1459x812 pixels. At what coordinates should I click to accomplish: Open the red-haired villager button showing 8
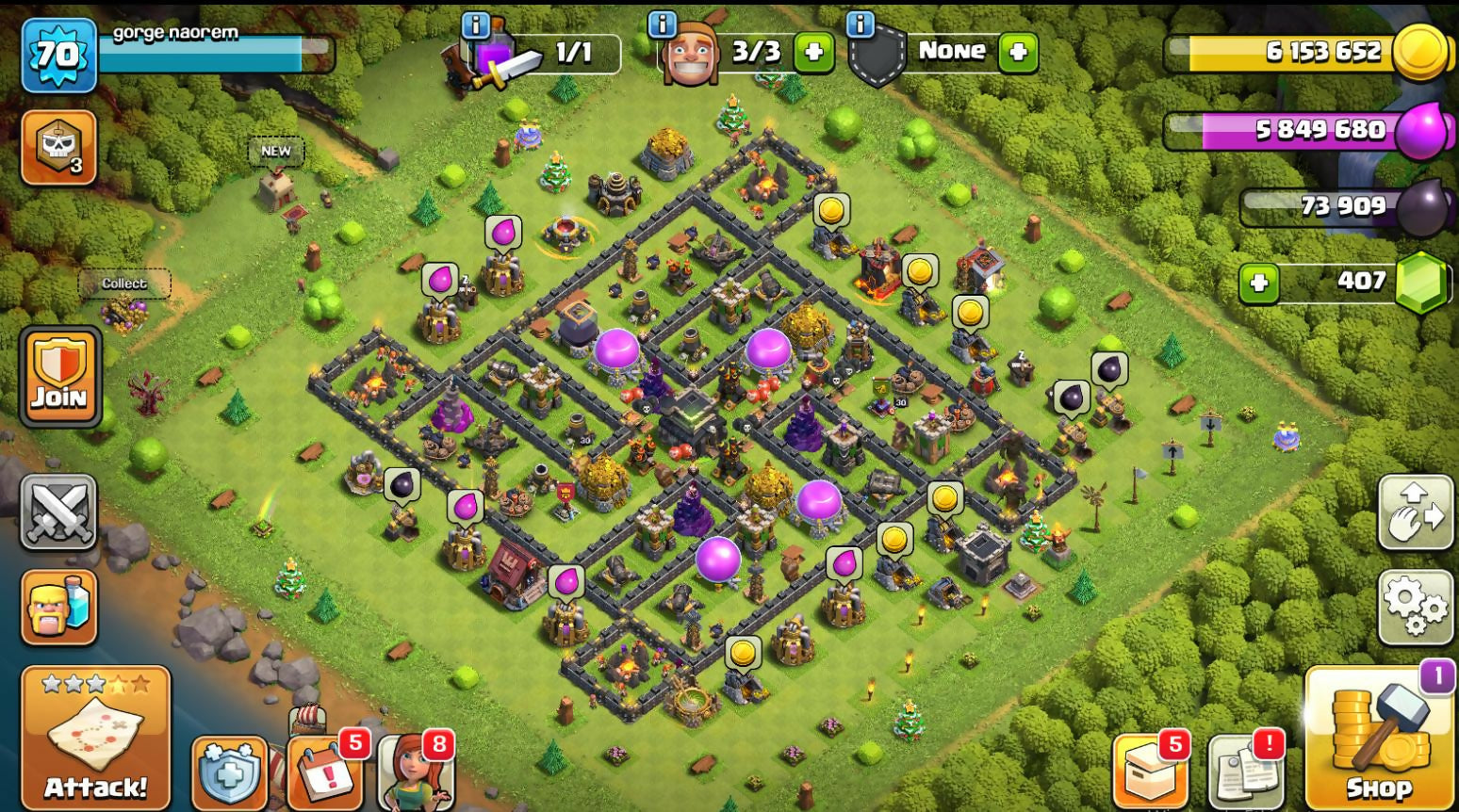click(x=416, y=772)
